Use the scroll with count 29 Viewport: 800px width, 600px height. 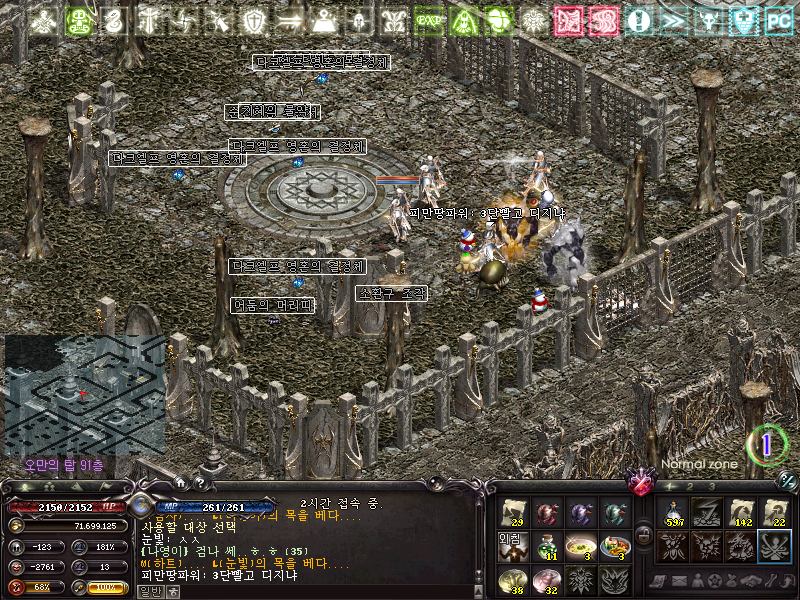click(513, 513)
